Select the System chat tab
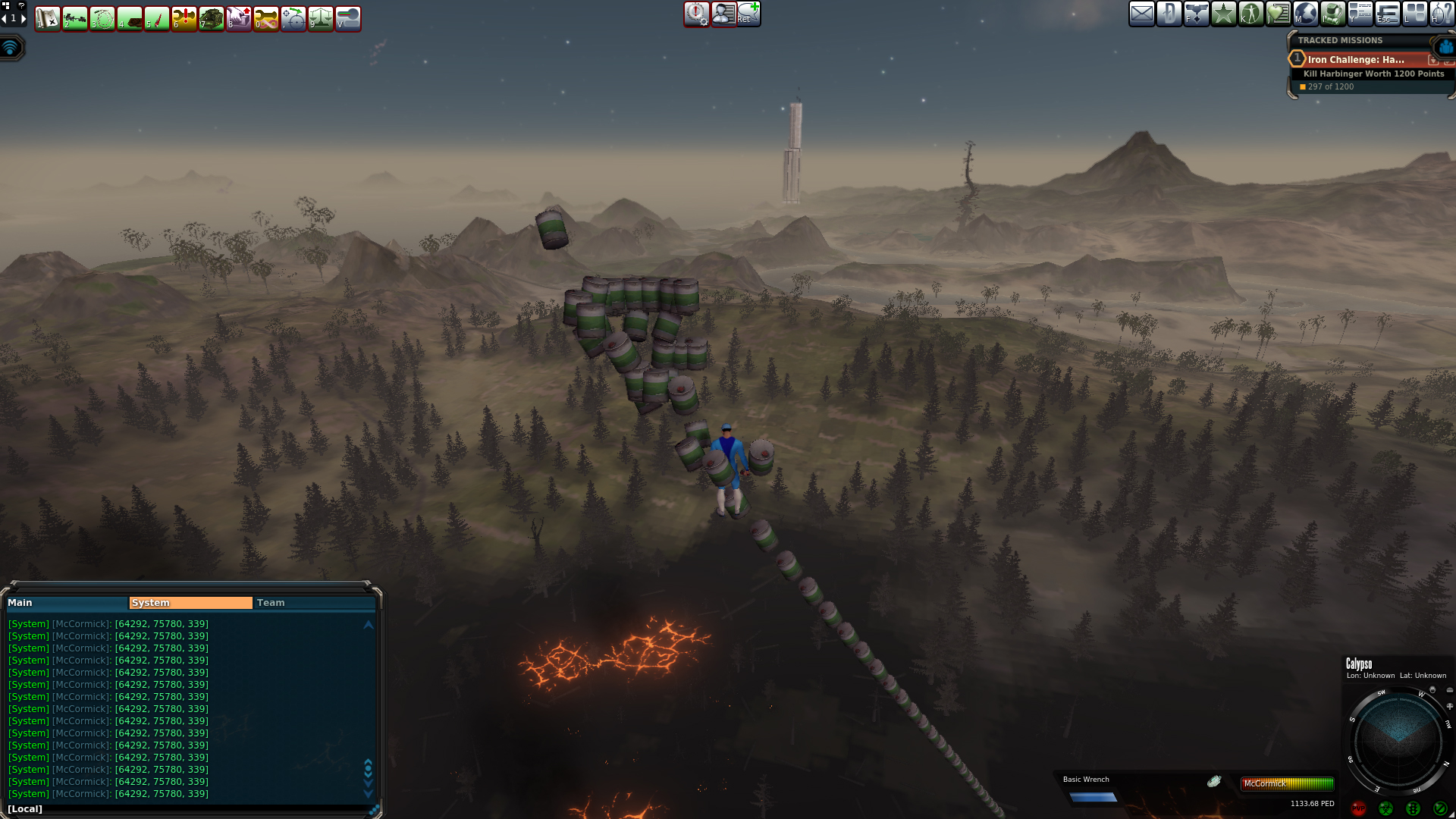 pos(190,603)
